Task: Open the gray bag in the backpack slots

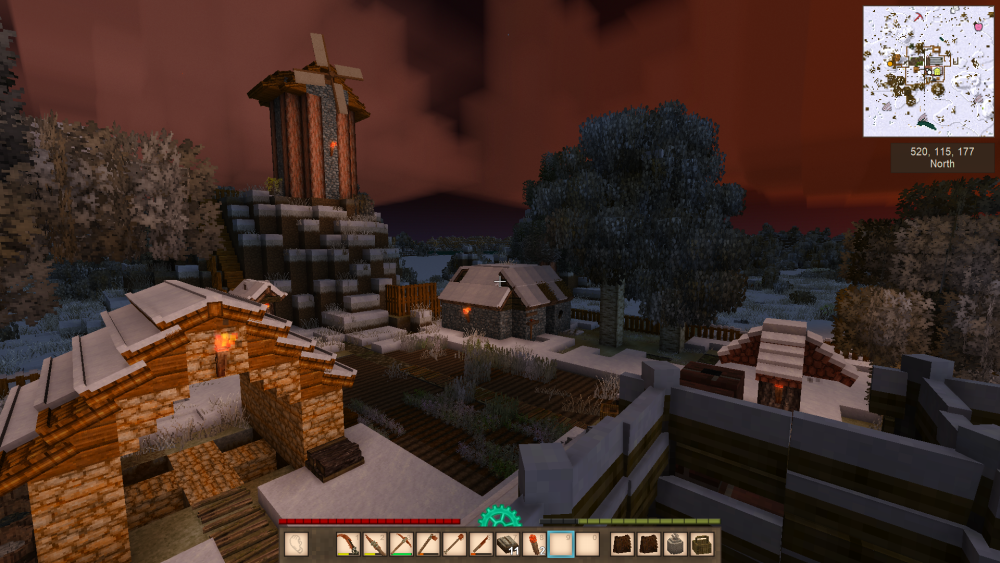Action: pos(675,544)
